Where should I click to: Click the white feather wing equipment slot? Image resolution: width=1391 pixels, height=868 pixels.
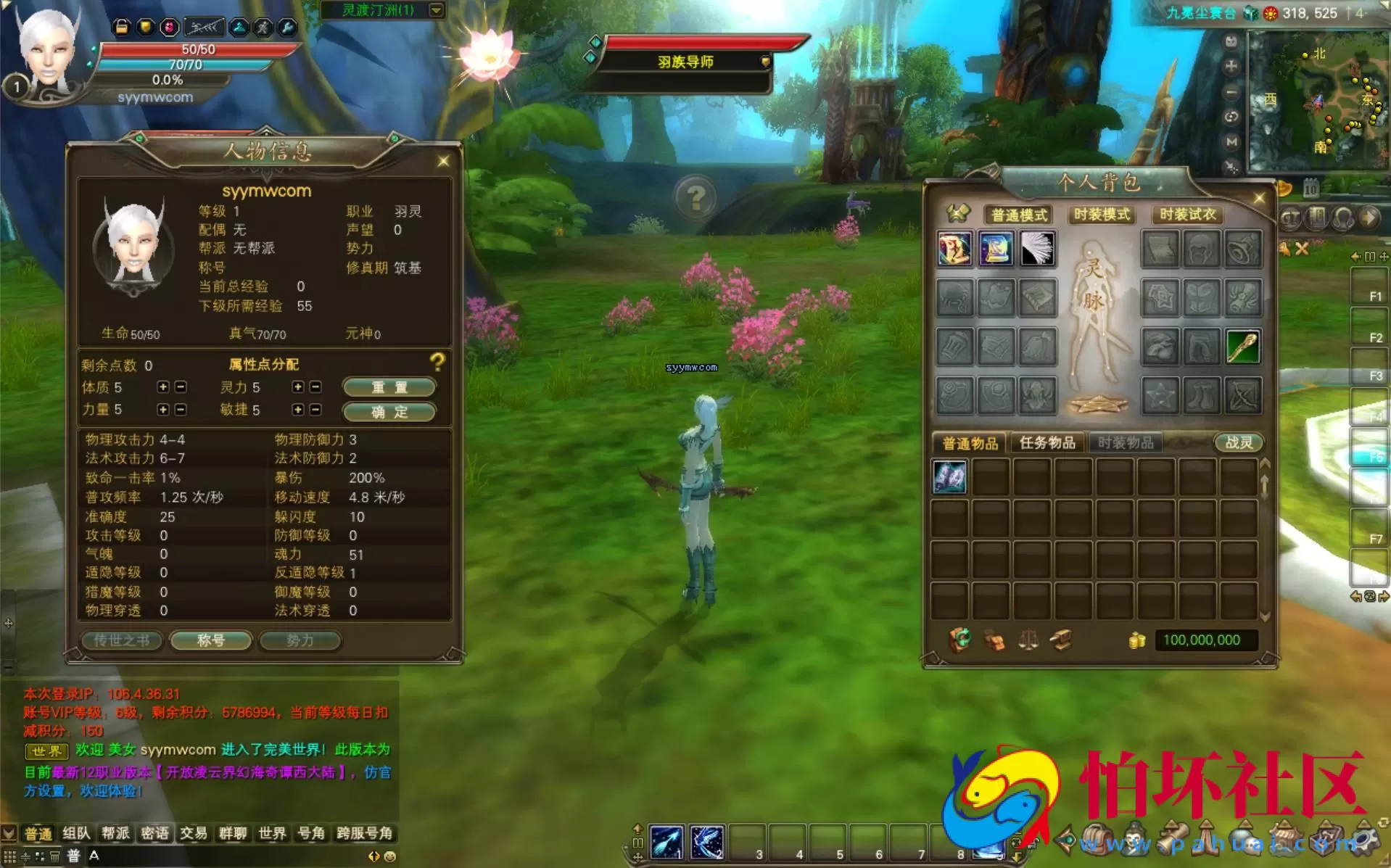pos(1037,249)
